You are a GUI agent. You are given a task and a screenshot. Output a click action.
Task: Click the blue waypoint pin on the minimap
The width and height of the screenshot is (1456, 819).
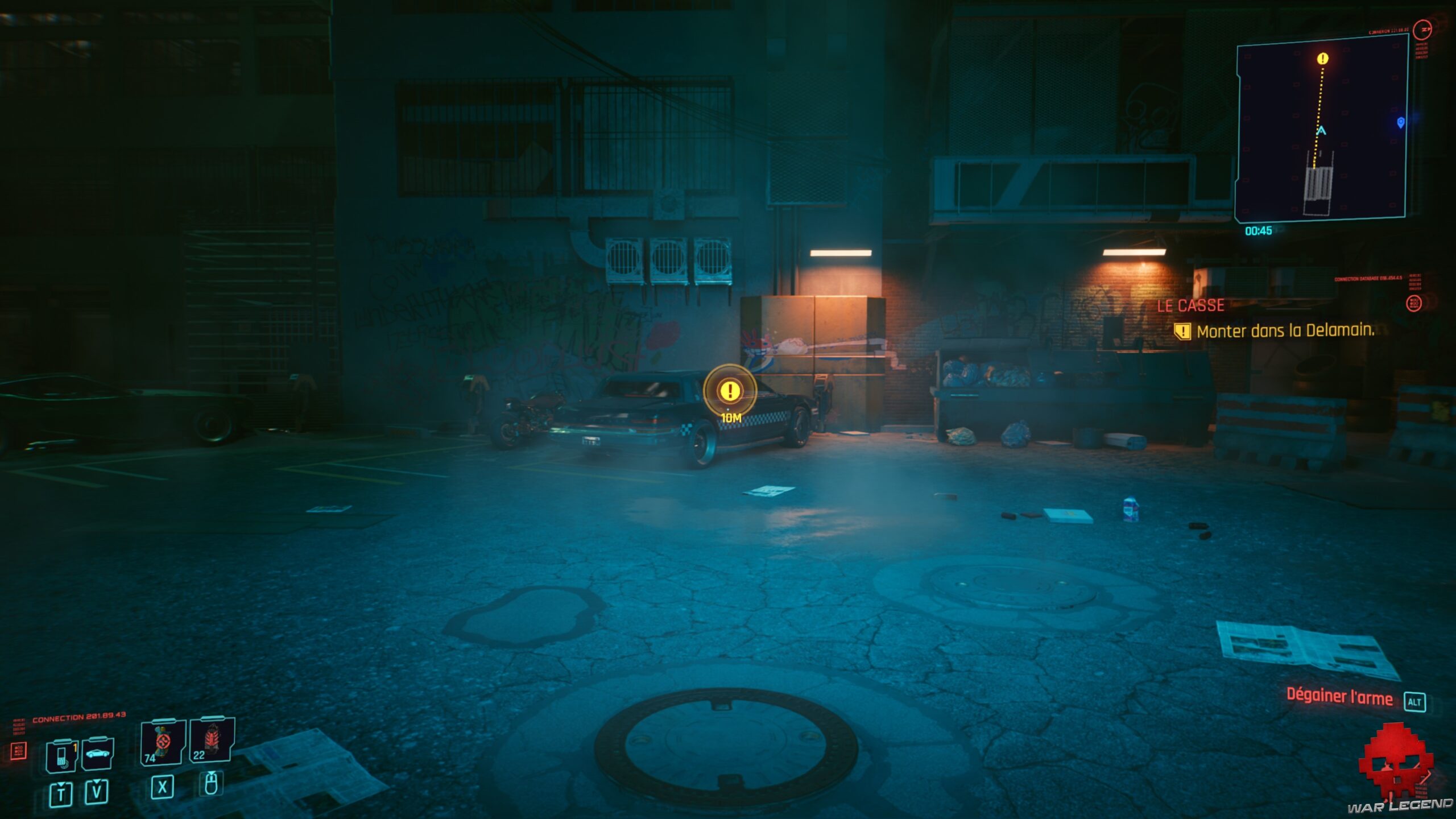click(x=1400, y=123)
